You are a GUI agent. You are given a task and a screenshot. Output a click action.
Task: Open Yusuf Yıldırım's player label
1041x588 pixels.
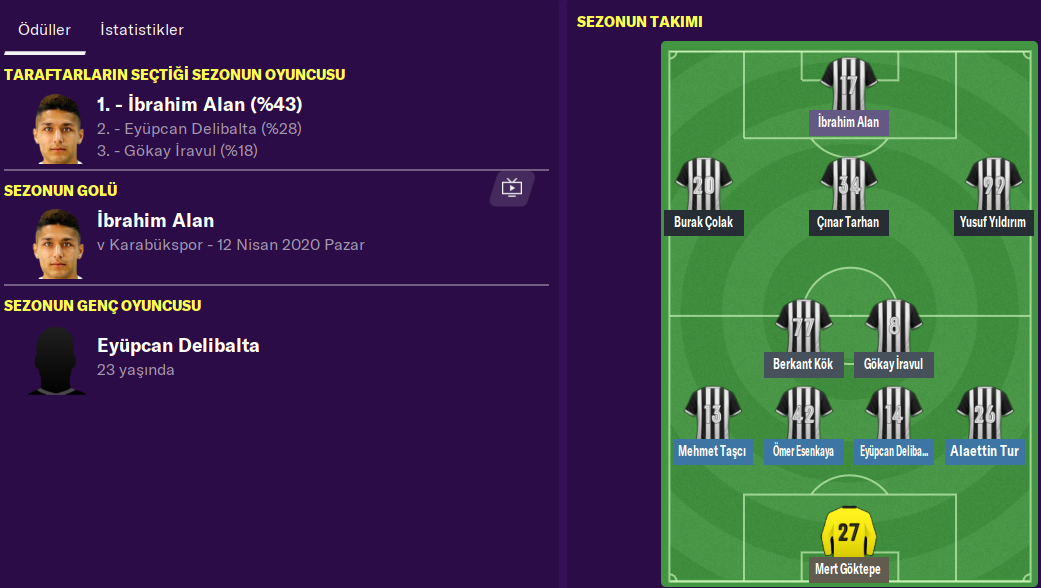[x=993, y=222]
